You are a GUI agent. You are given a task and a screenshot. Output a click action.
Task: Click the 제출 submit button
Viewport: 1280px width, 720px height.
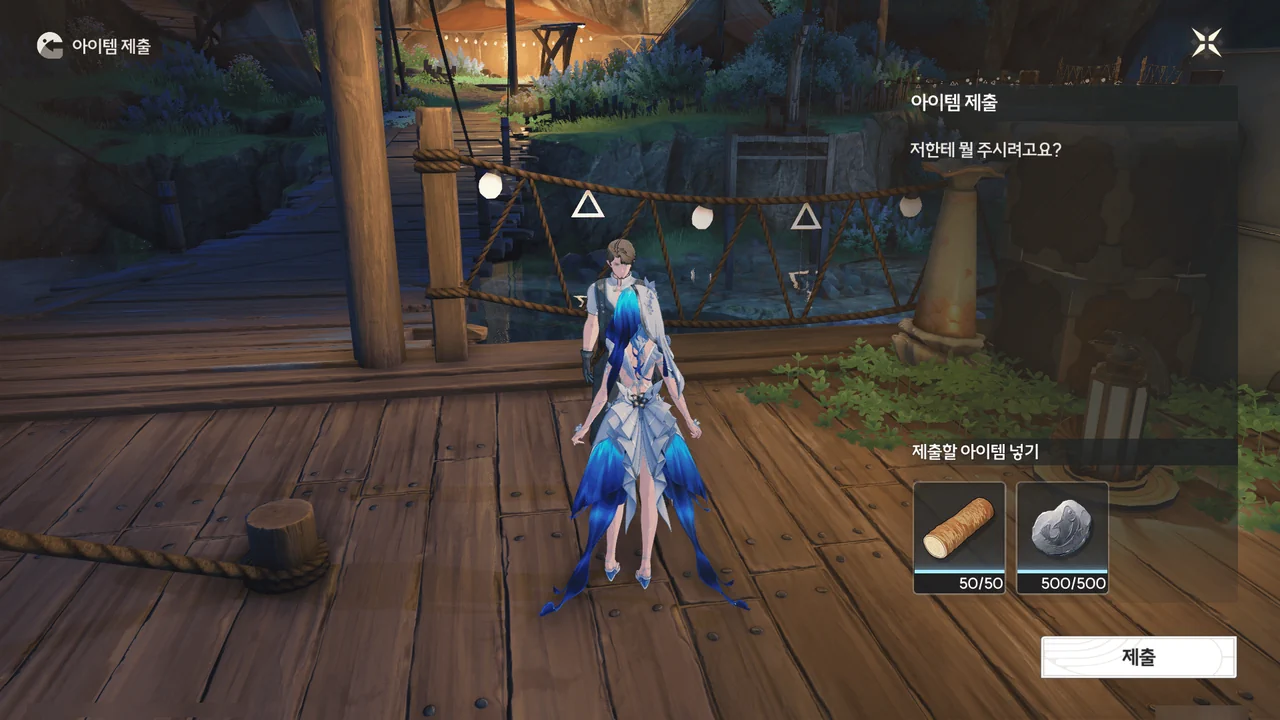click(x=1138, y=657)
